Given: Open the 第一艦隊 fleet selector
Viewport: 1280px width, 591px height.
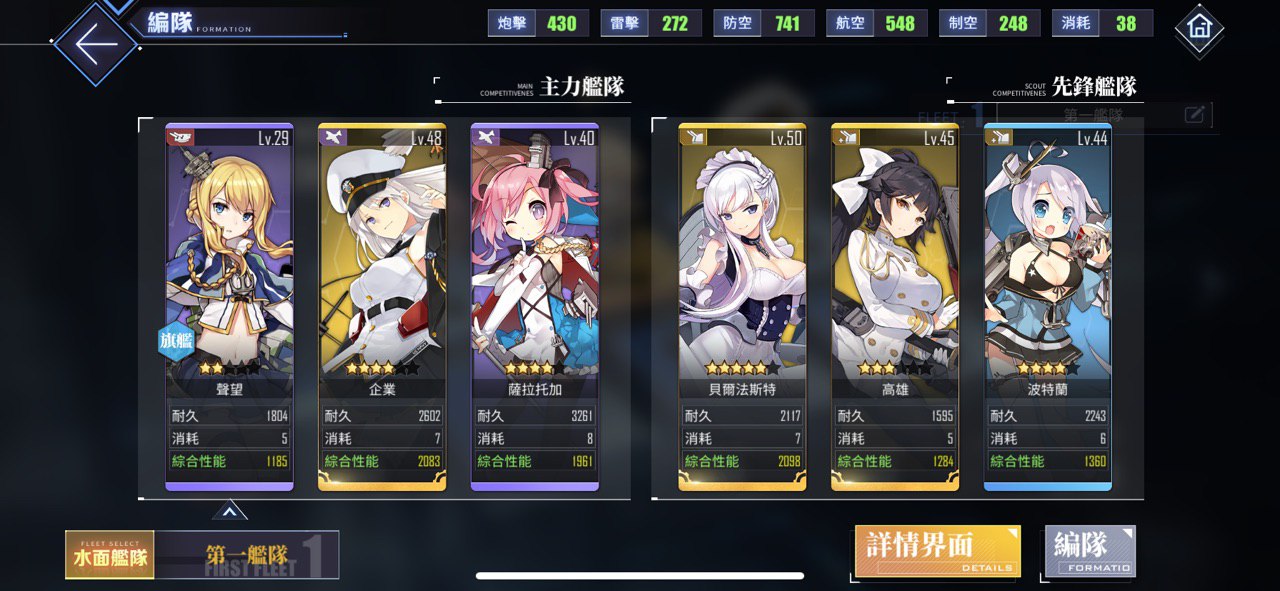Looking at the screenshot, I should point(247,555).
